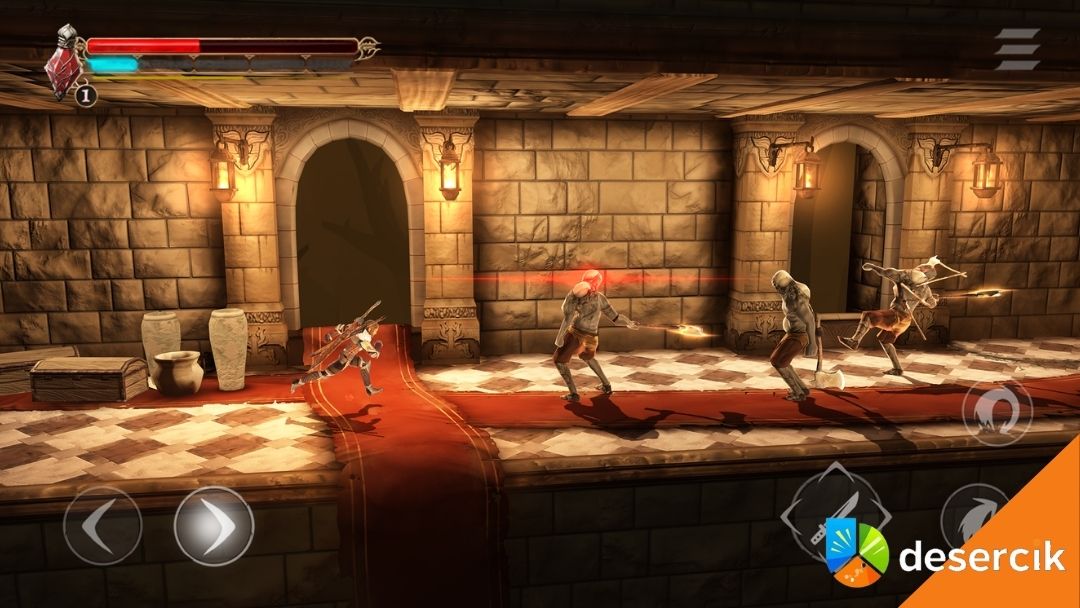This screenshot has width=1080, height=608.
Task: Attack with the sword button
Action: point(833,512)
